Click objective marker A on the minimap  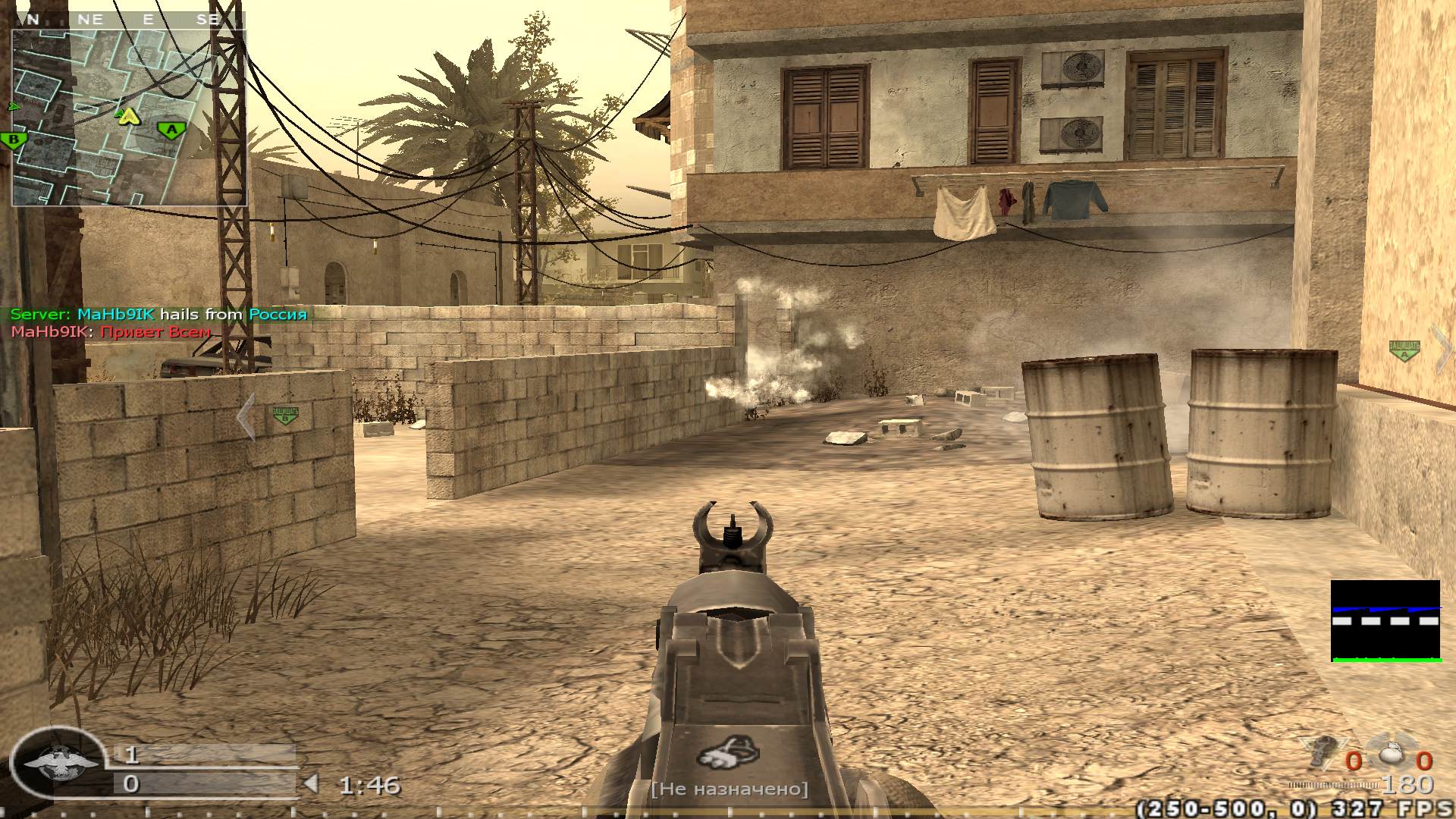click(x=171, y=130)
